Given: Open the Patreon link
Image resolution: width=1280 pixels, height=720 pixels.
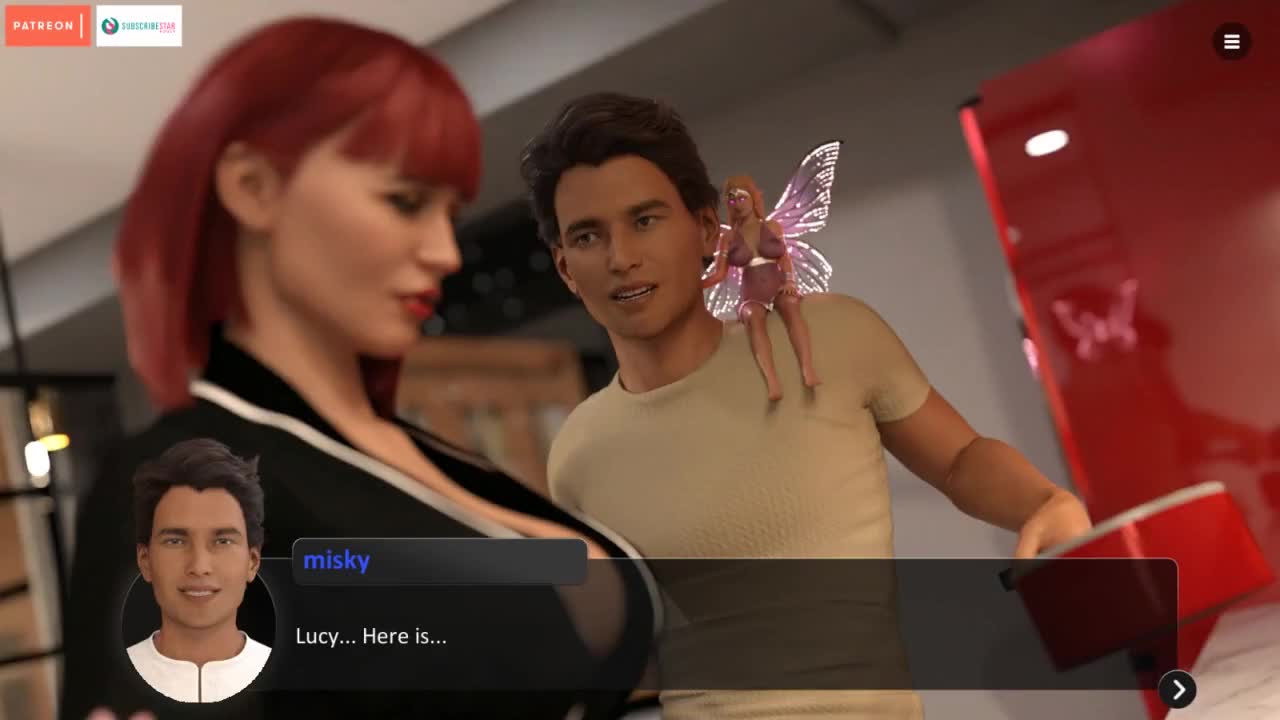Looking at the screenshot, I should (47, 26).
